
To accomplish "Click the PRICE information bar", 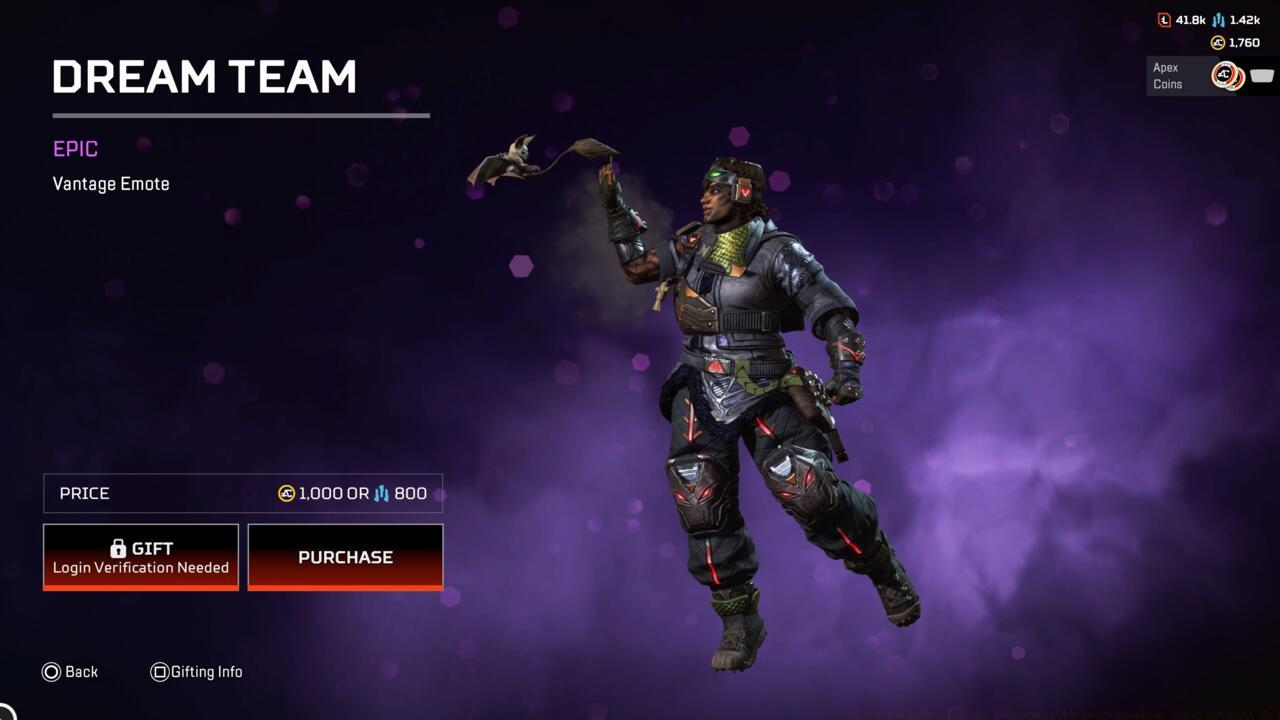I will click(242, 492).
